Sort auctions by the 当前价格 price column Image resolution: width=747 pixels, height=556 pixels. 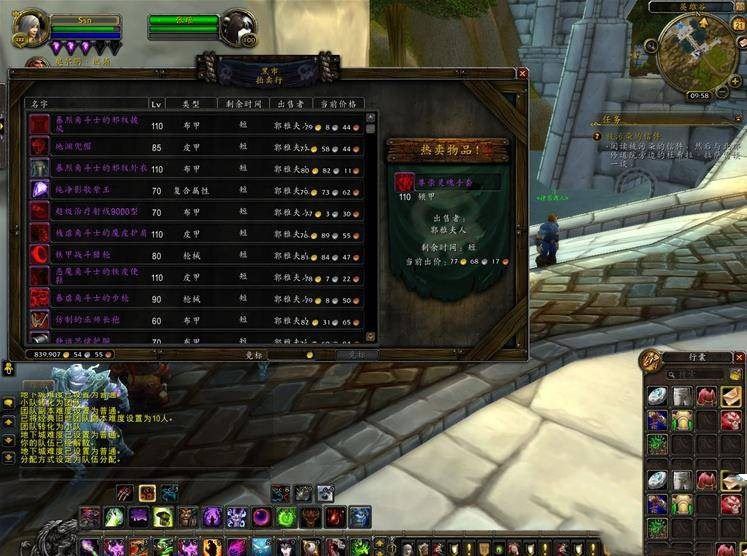tap(338, 103)
